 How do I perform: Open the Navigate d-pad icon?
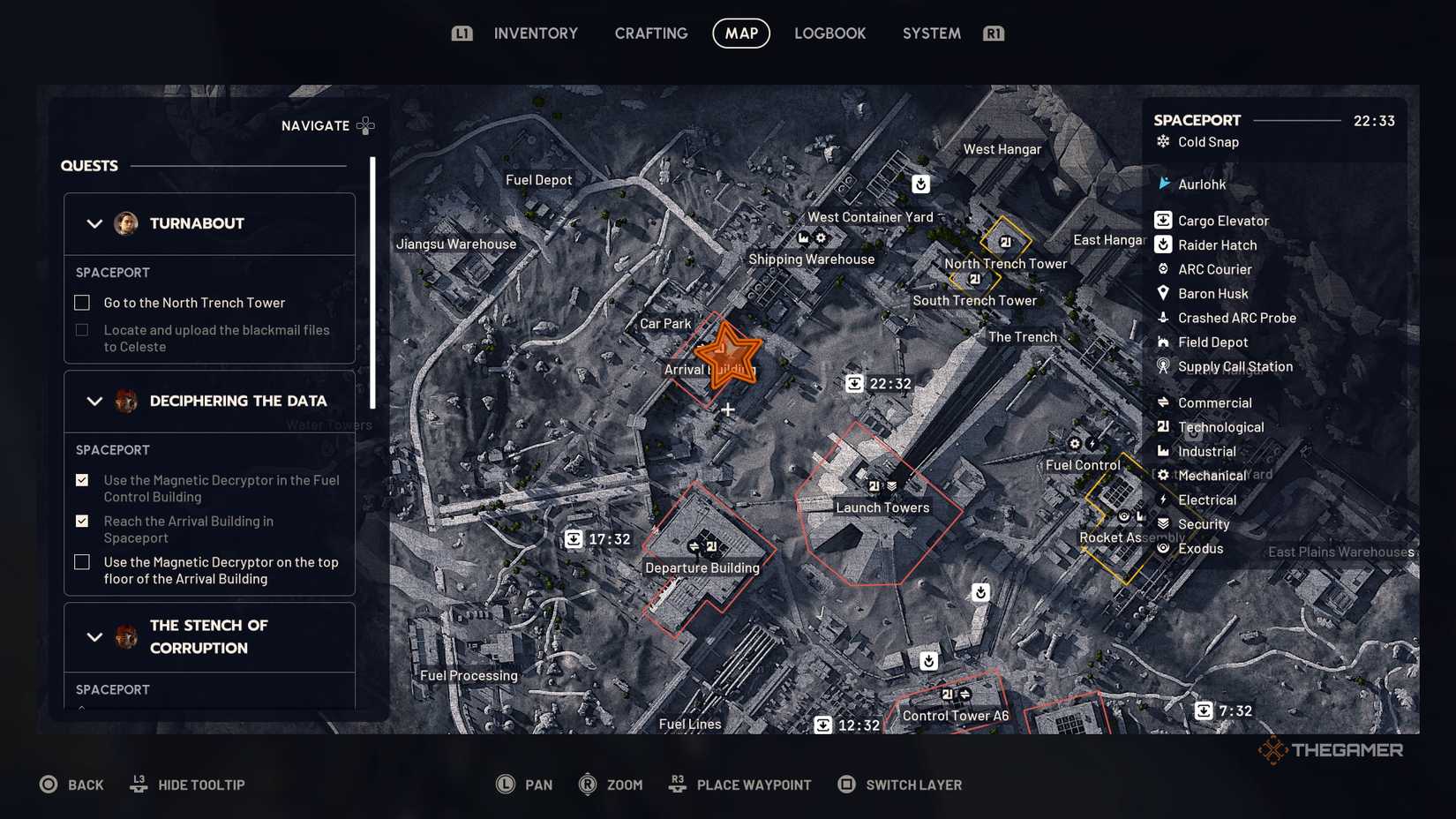(365, 125)
